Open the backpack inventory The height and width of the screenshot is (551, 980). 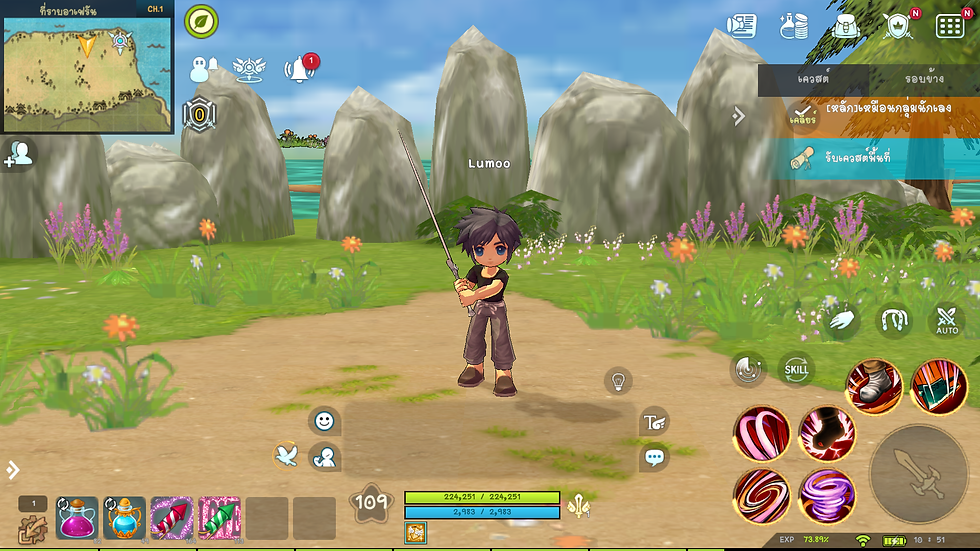tap(844, 26)
